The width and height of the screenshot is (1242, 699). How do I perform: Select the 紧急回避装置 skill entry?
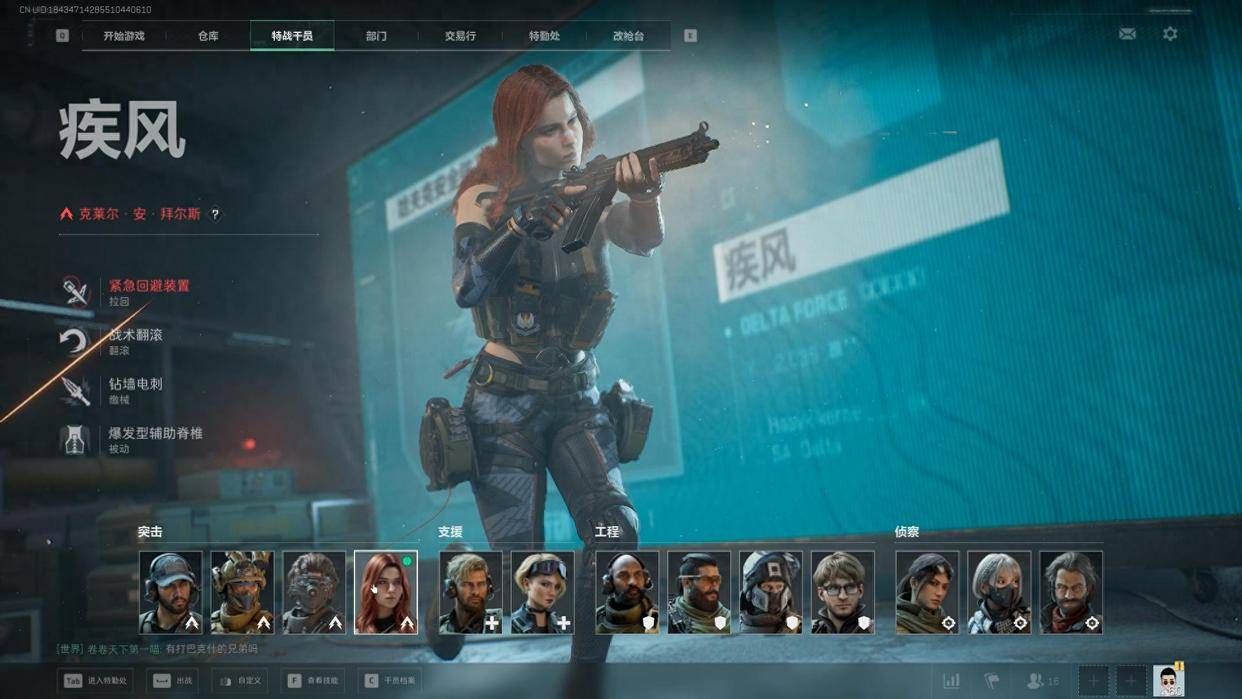[148, 291]
